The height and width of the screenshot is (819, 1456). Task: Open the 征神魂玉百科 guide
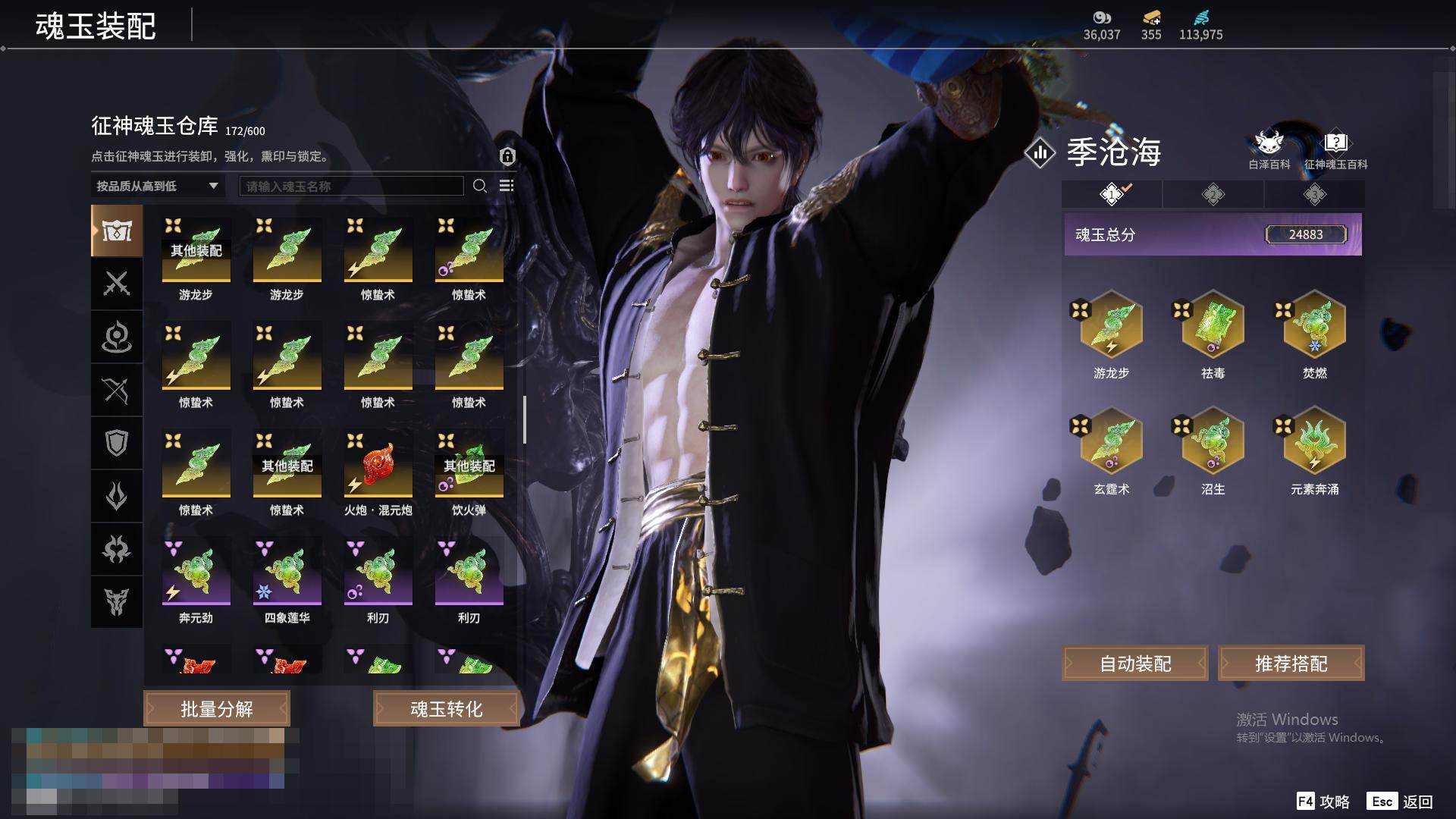[x=1335, y=149]
